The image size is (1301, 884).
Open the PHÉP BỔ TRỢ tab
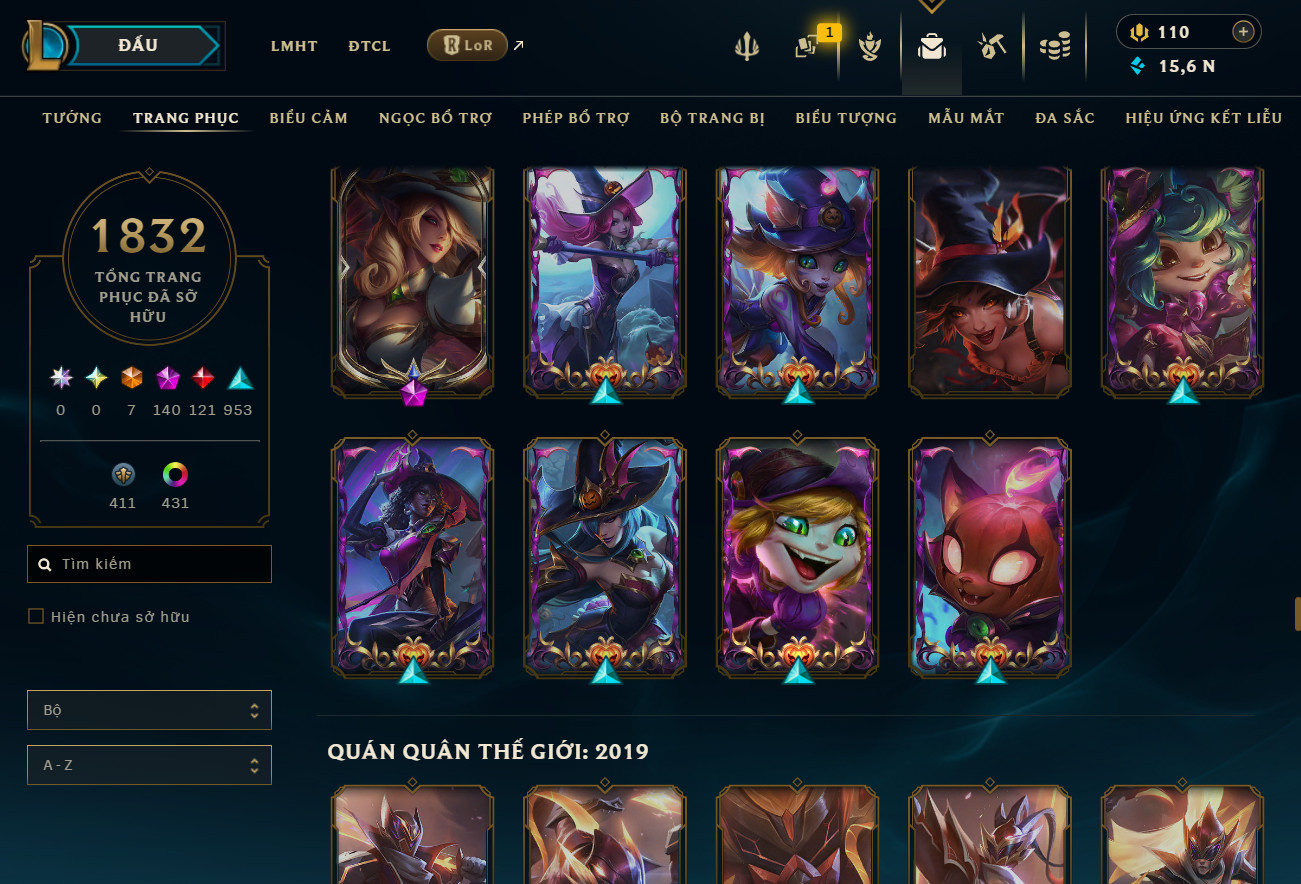click(x=575, y=118)
